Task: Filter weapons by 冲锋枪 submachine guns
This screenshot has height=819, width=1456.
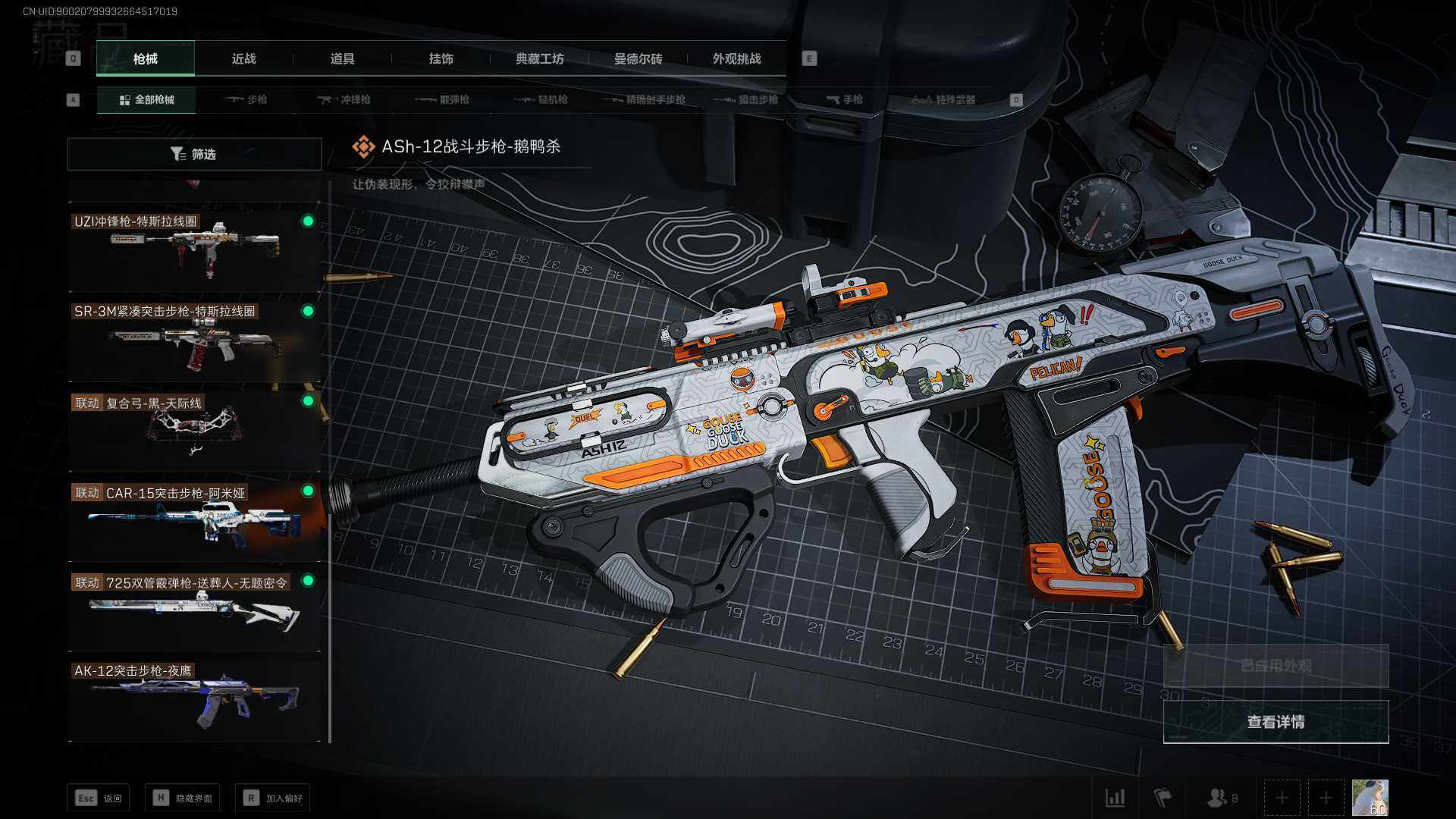Action: coord(344,99)
